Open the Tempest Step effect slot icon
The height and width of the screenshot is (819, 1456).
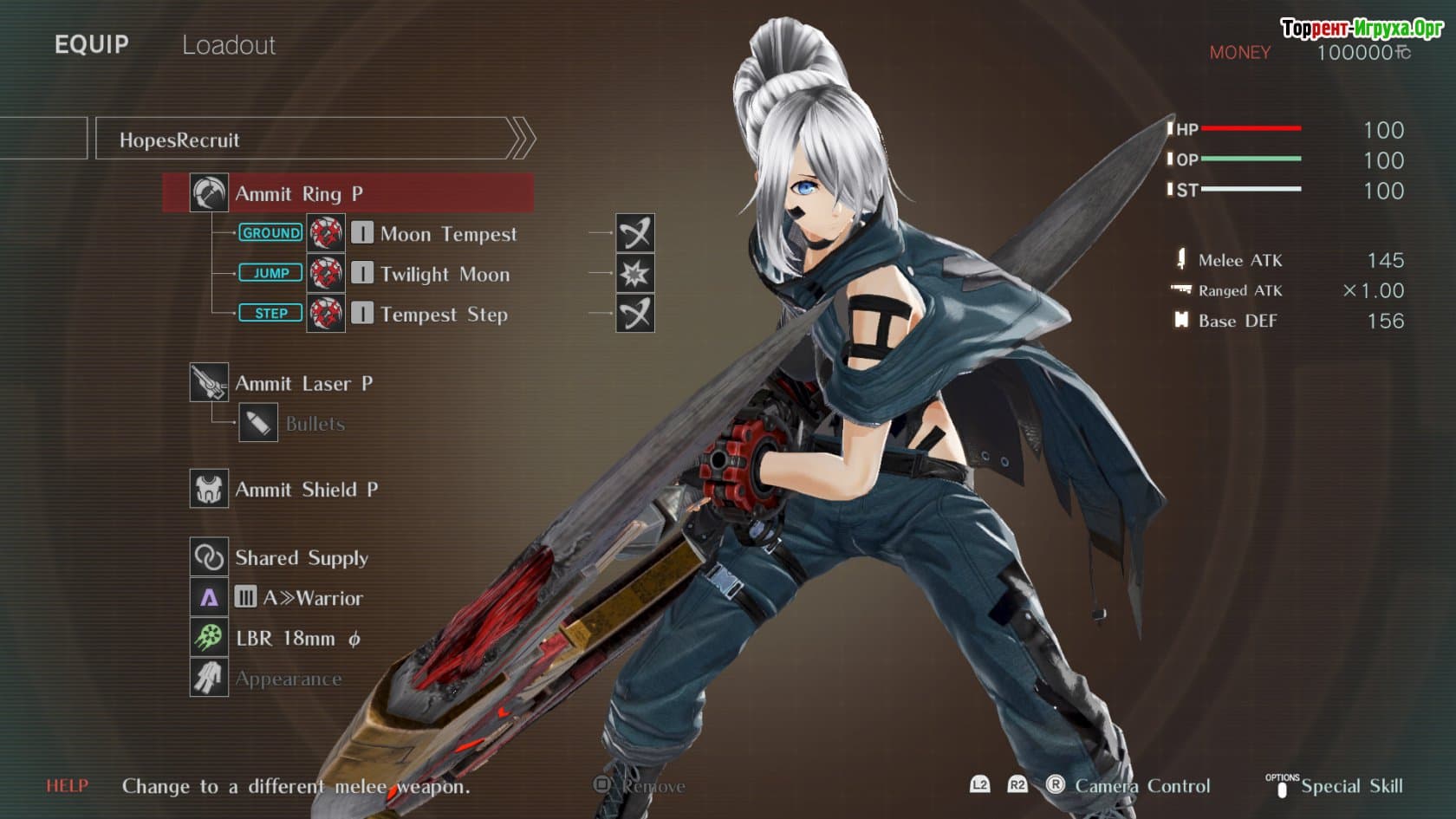(635, 314)
